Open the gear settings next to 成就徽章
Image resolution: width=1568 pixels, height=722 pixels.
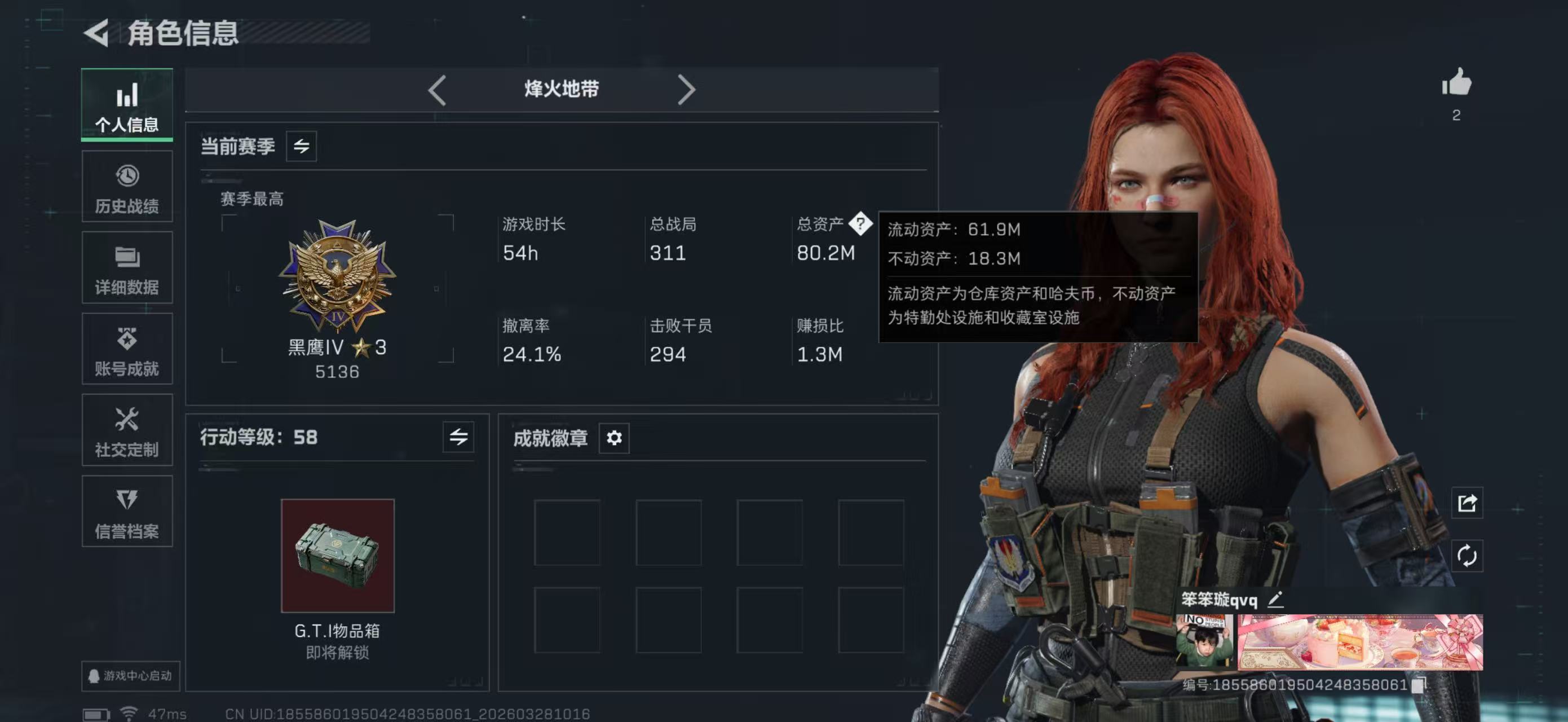coord(615,438)
